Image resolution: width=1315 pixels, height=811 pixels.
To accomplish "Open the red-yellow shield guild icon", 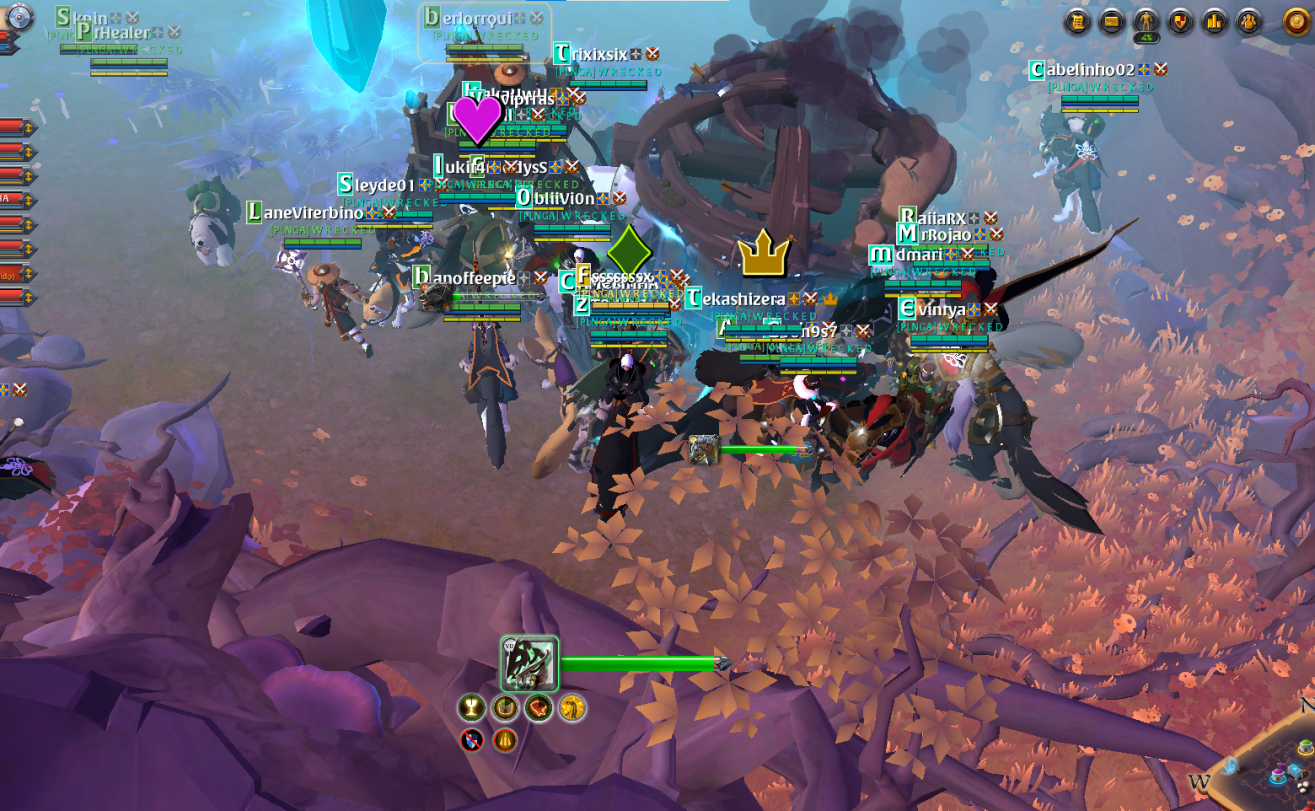I will click(x=1180, y=21).
